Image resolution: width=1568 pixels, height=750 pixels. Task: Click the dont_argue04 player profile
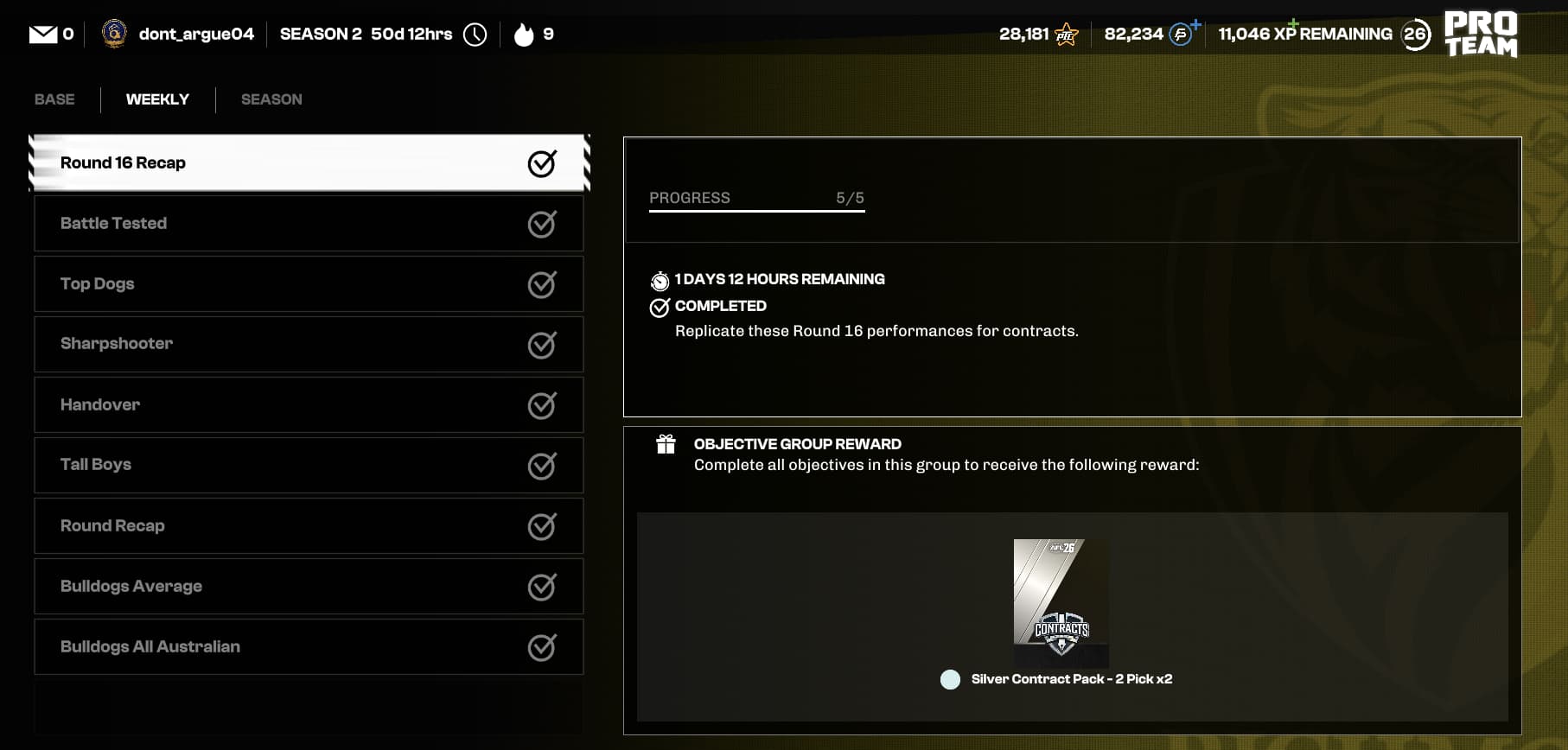(179, 35)
